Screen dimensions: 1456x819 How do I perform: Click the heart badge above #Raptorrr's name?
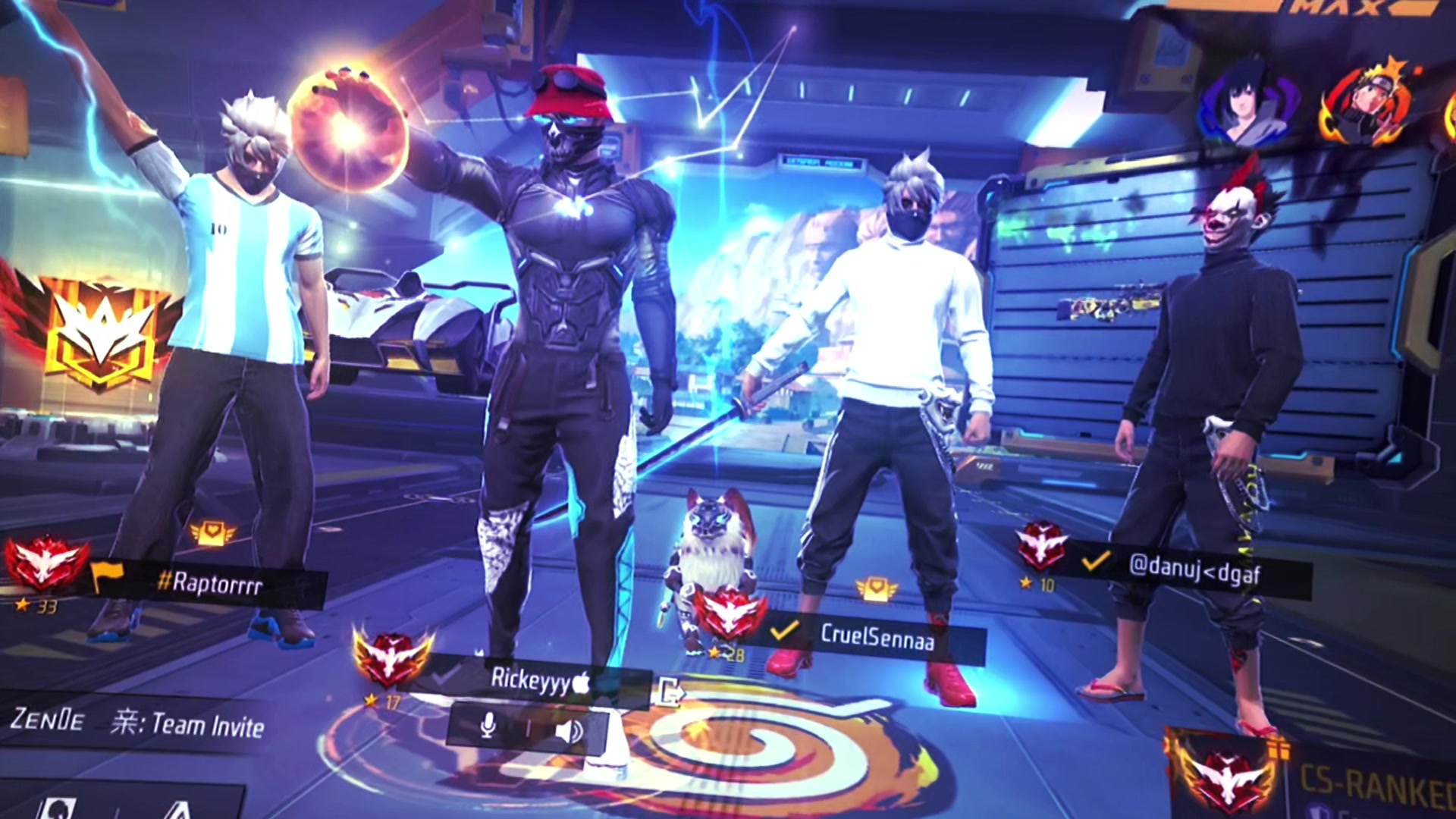tap(212, 533)
